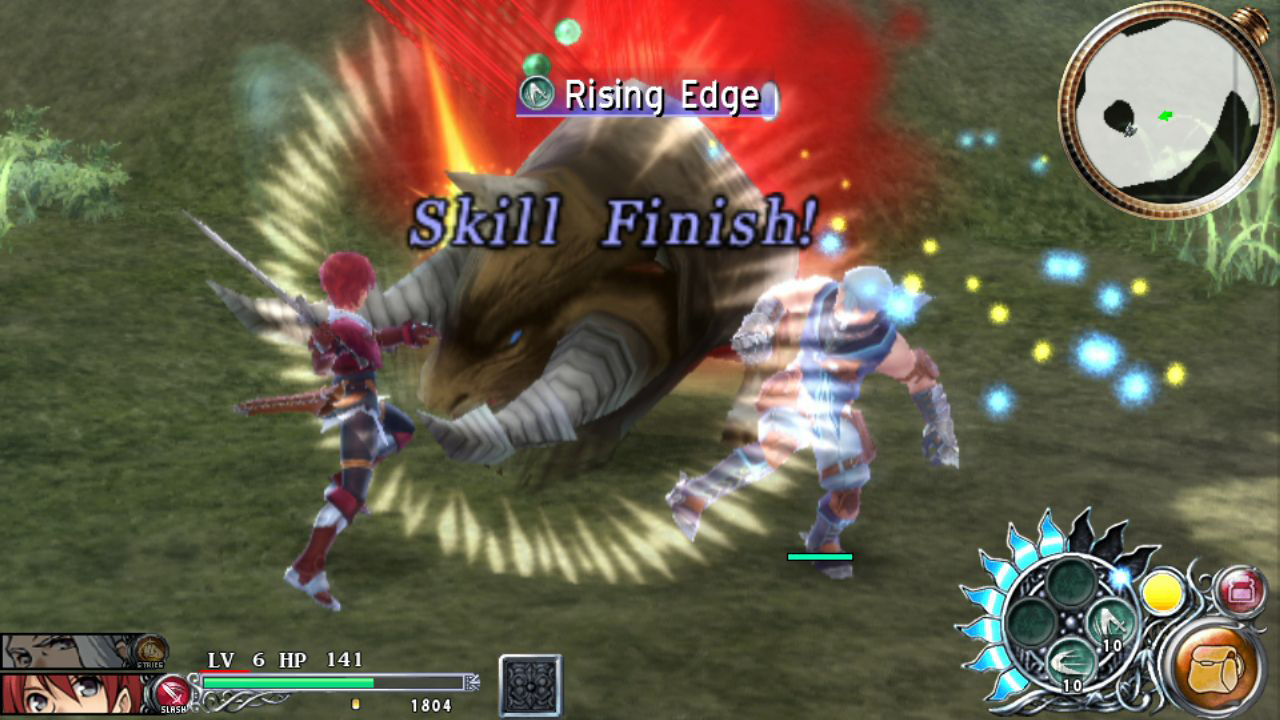Tap the bronze Strike attack-type icon
The image size is (1280, 720).
point(151,650)
